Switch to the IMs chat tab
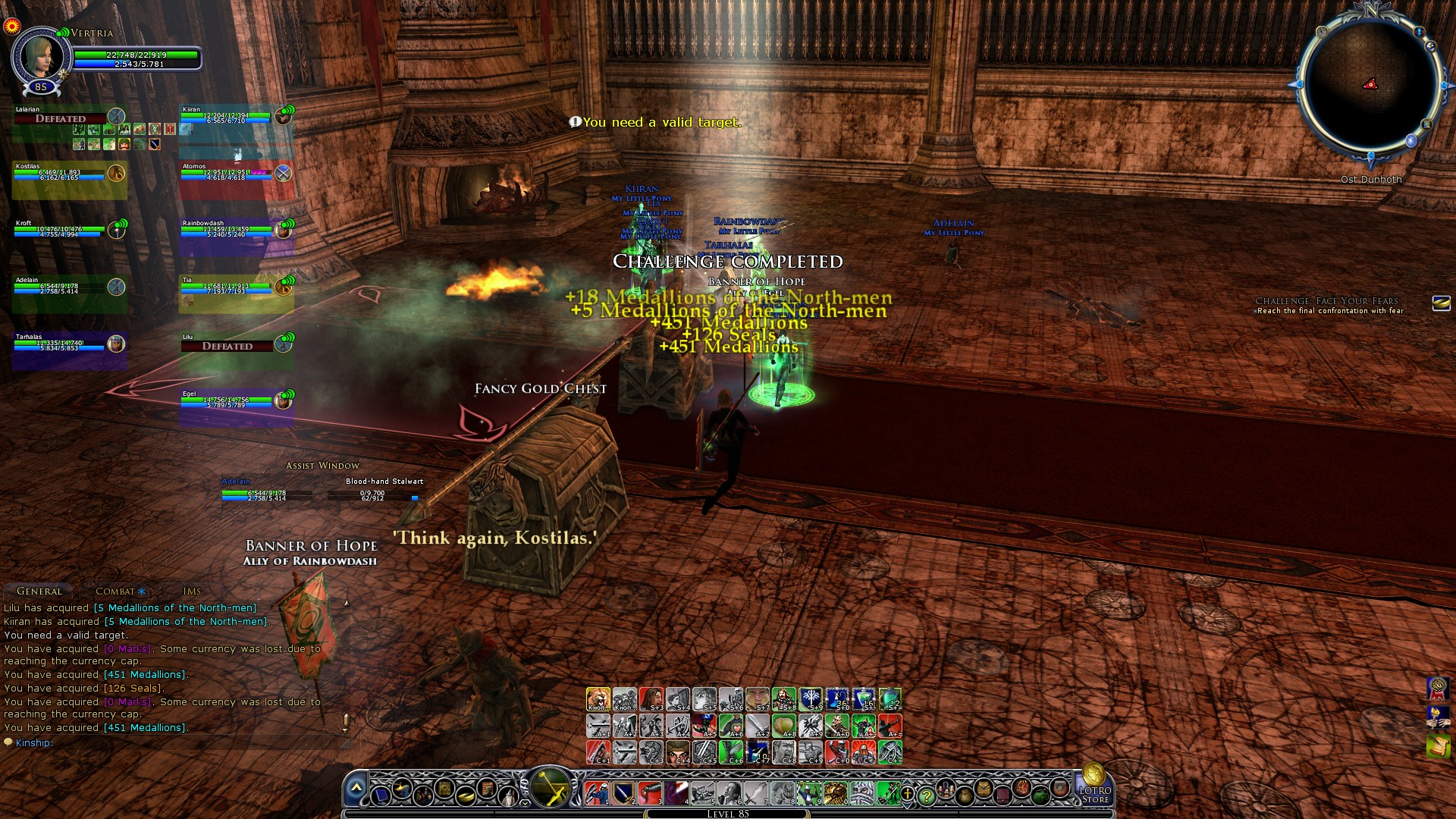1456x819 pixels. tap(192, 591)
